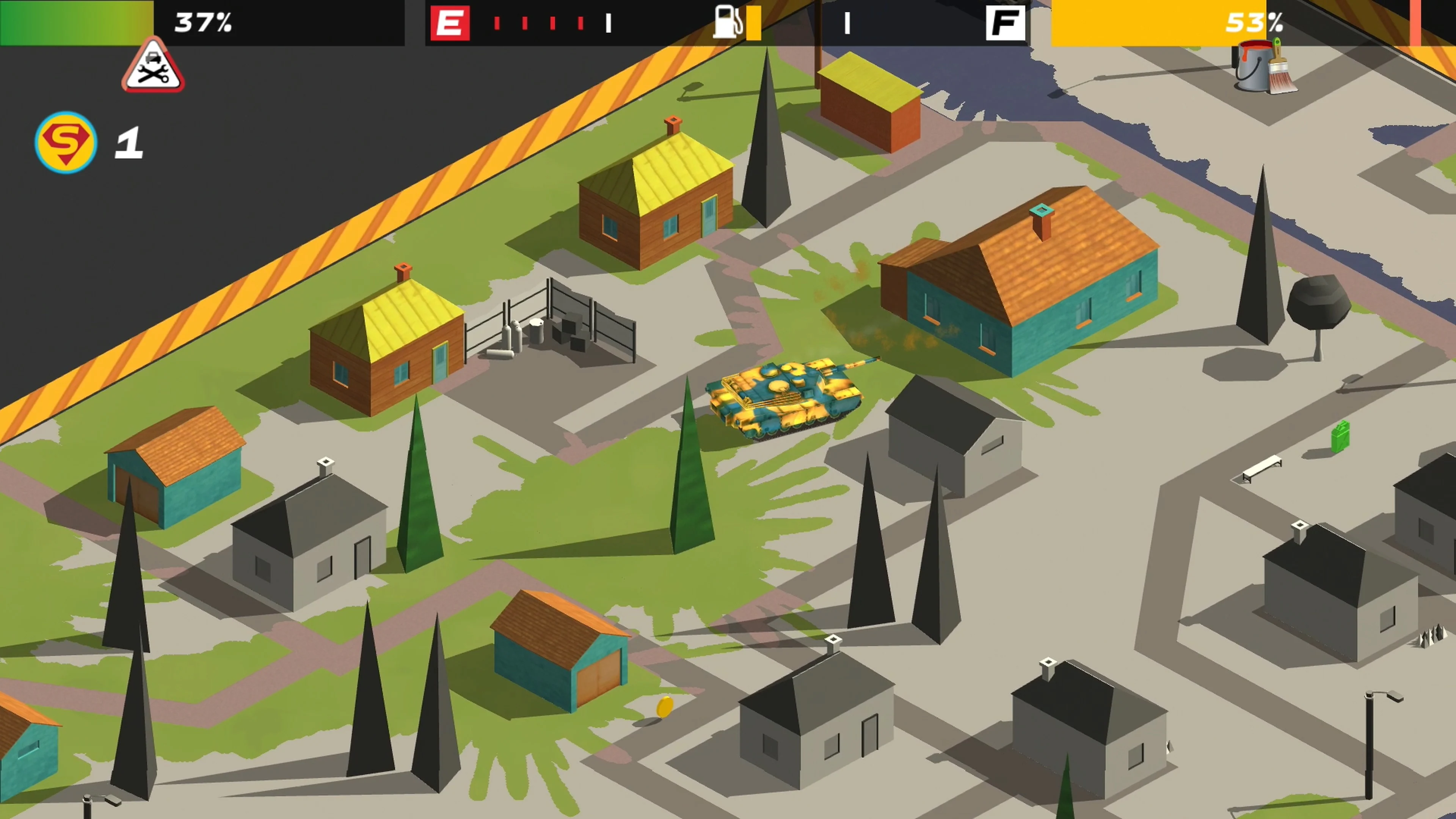
Task: Select the car repair warning icon
Action: pyautogui.click(x=152, y=68)
